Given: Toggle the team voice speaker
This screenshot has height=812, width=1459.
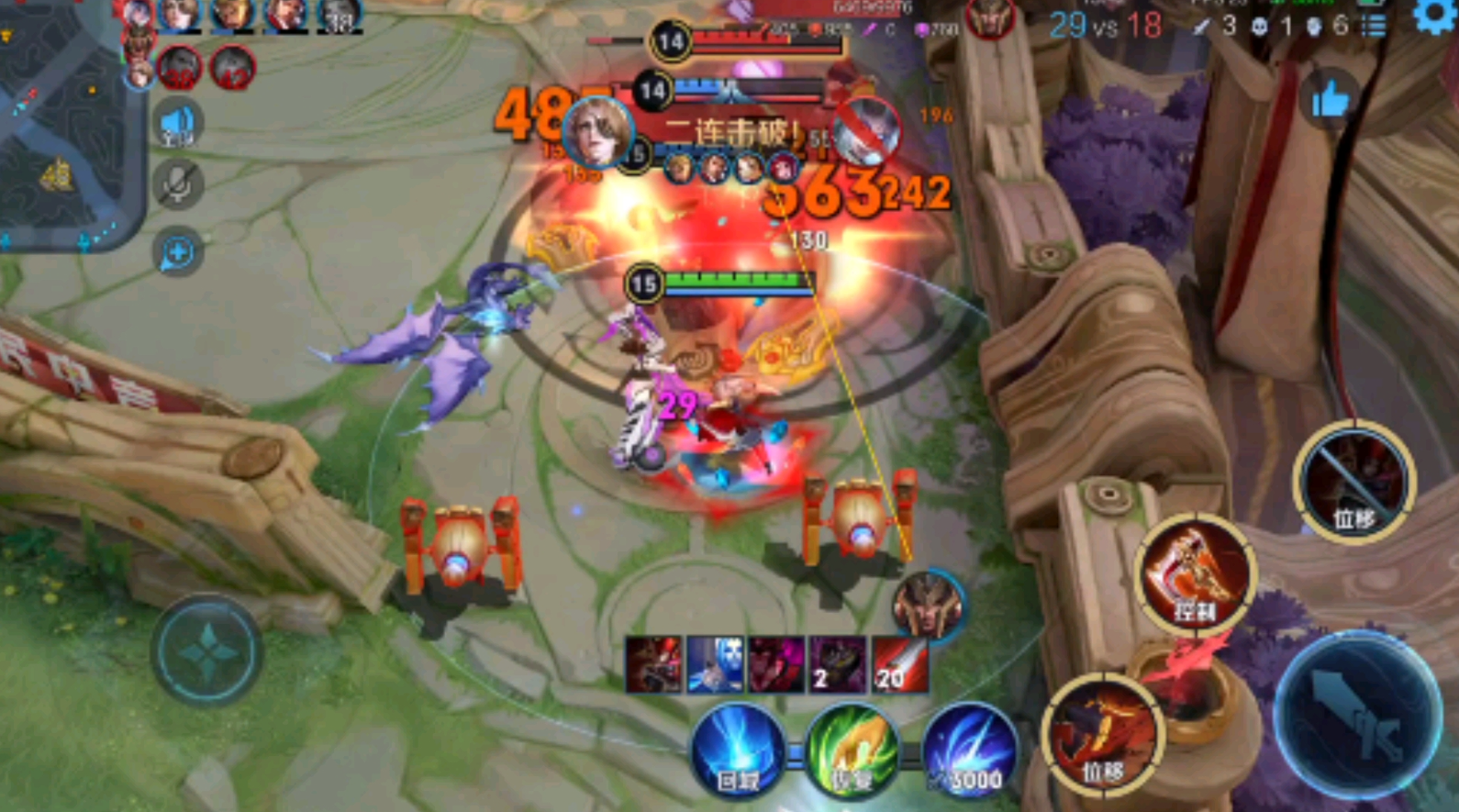Looking at the screenshot, I should (177, 125).
